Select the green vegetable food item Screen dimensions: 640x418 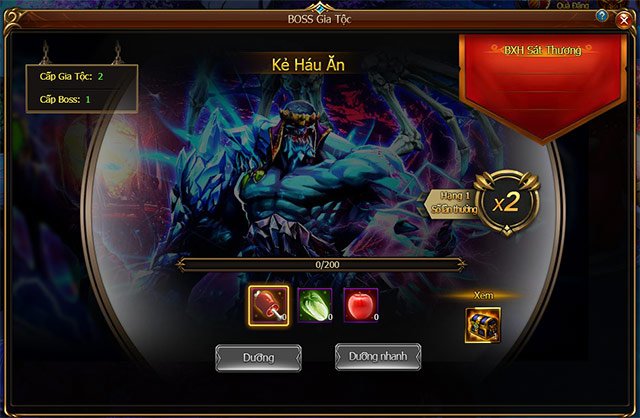[x=315, y=305]
